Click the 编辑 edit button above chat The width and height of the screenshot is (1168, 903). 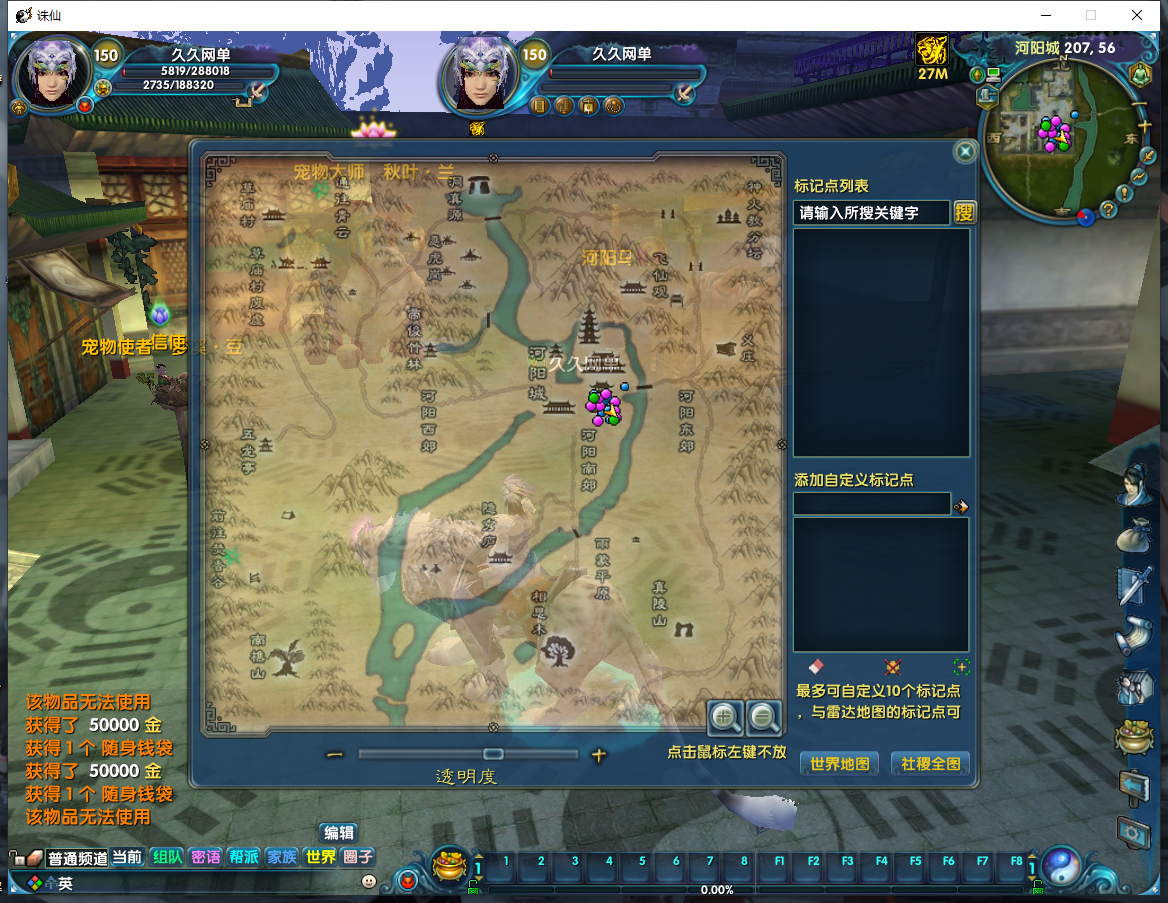338,833
